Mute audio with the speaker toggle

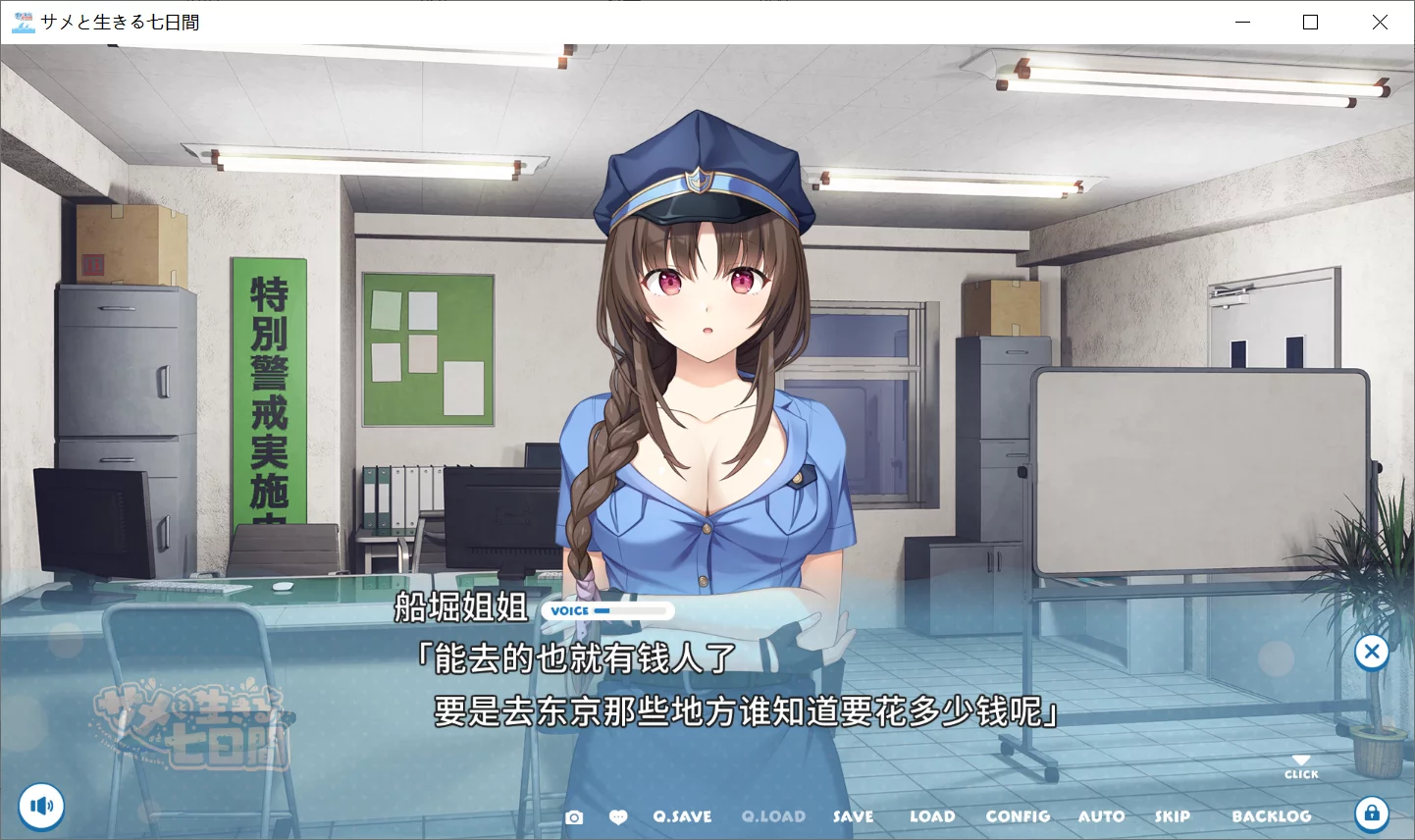40,806
